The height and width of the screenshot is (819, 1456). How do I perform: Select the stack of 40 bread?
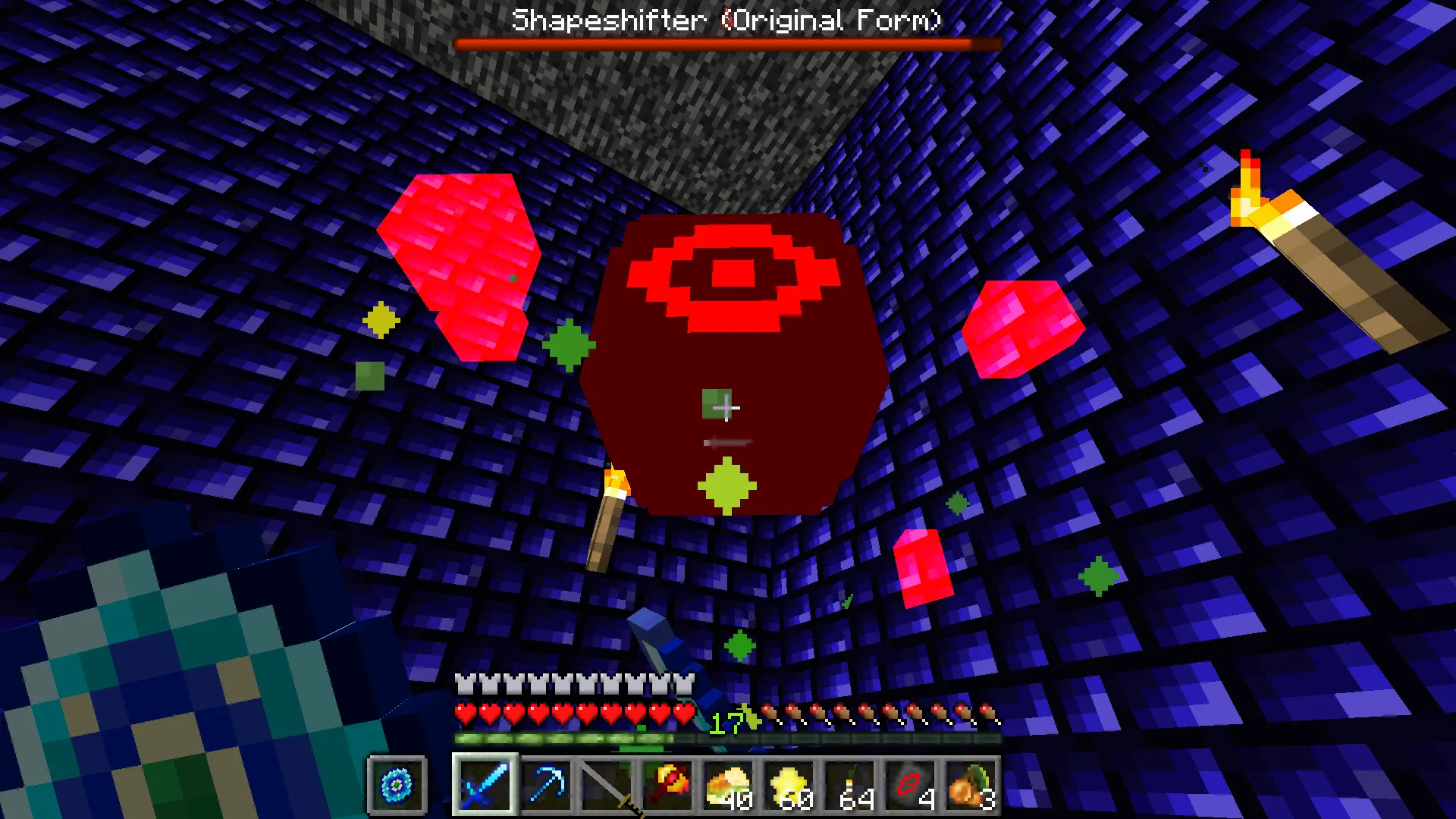pos(727,785)
